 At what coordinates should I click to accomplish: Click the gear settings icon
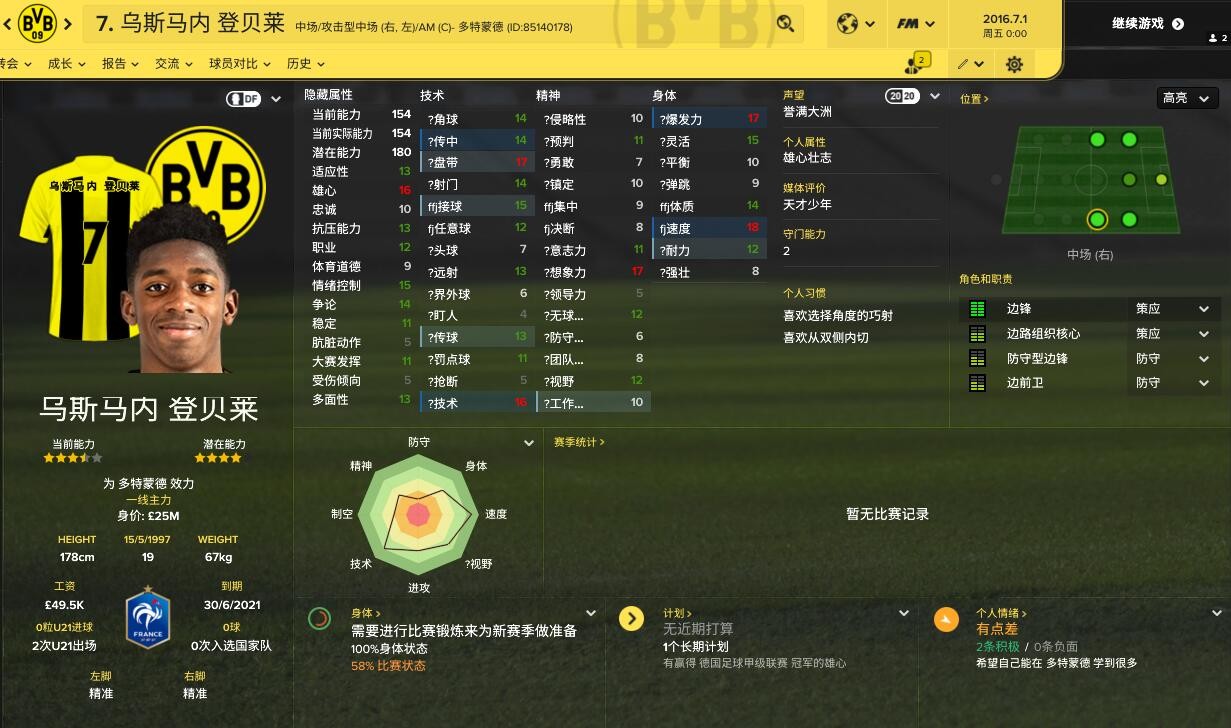1014,64
